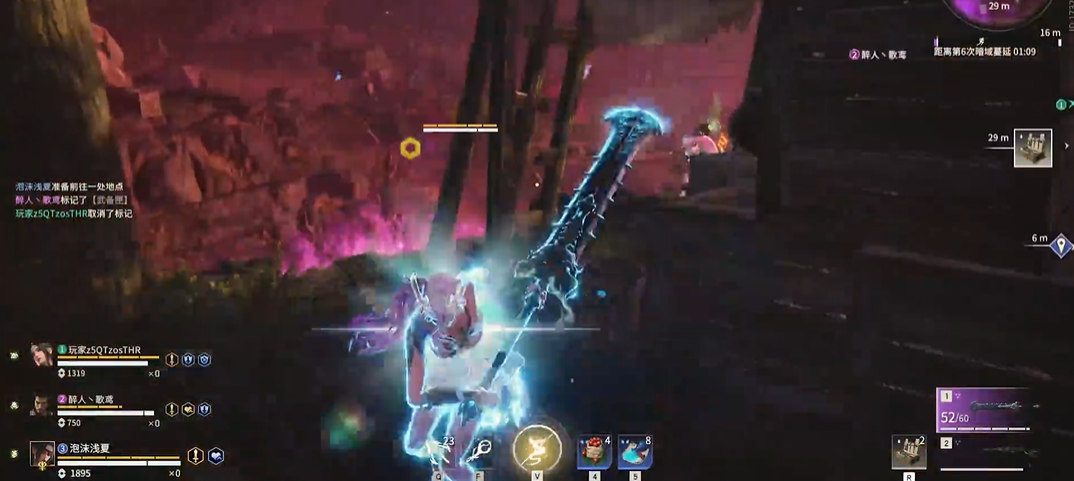
Task: Use the blue potion flask item
Action: pos(635,452)
